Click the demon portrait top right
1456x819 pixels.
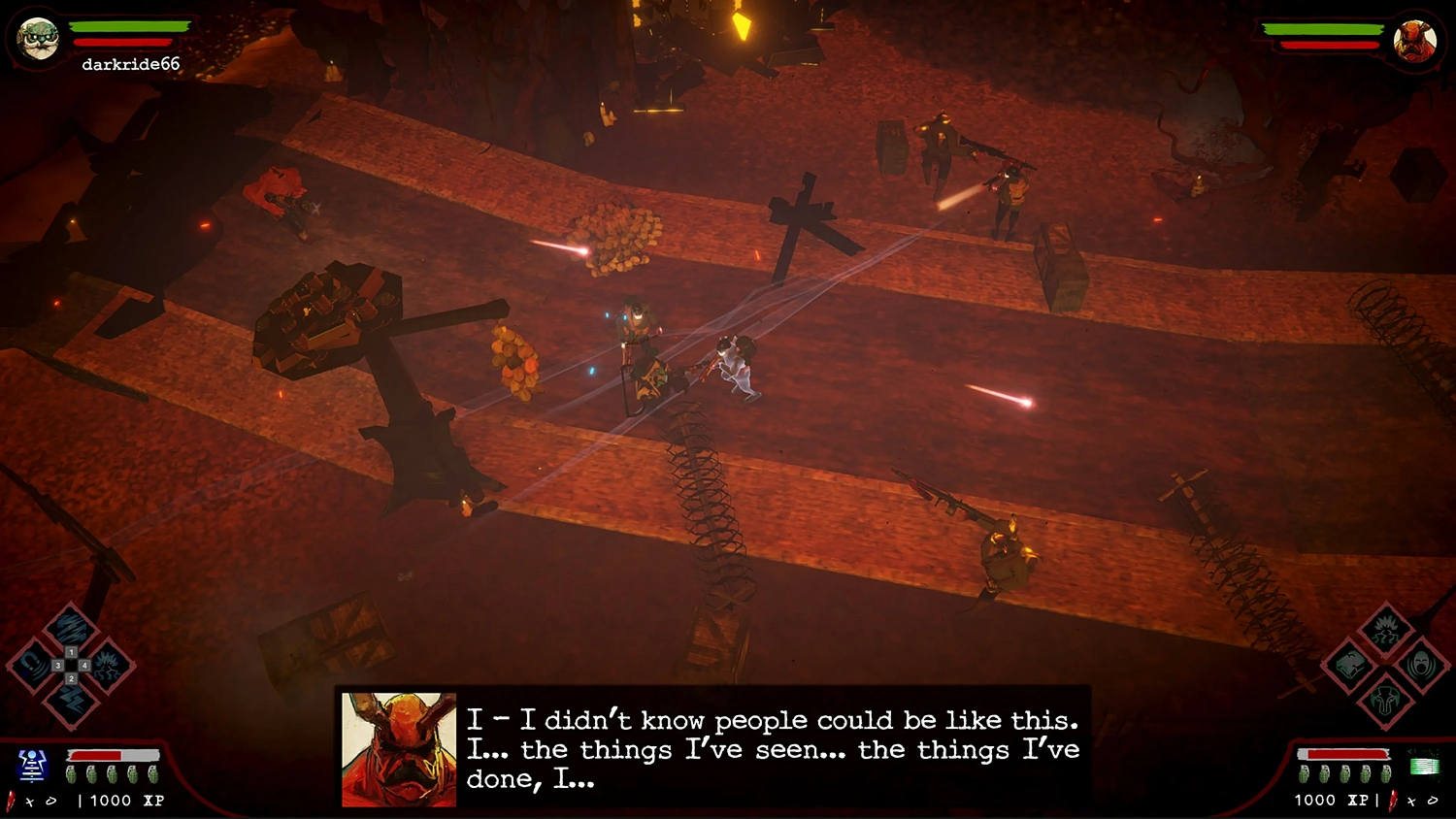tap(1416, 41)
